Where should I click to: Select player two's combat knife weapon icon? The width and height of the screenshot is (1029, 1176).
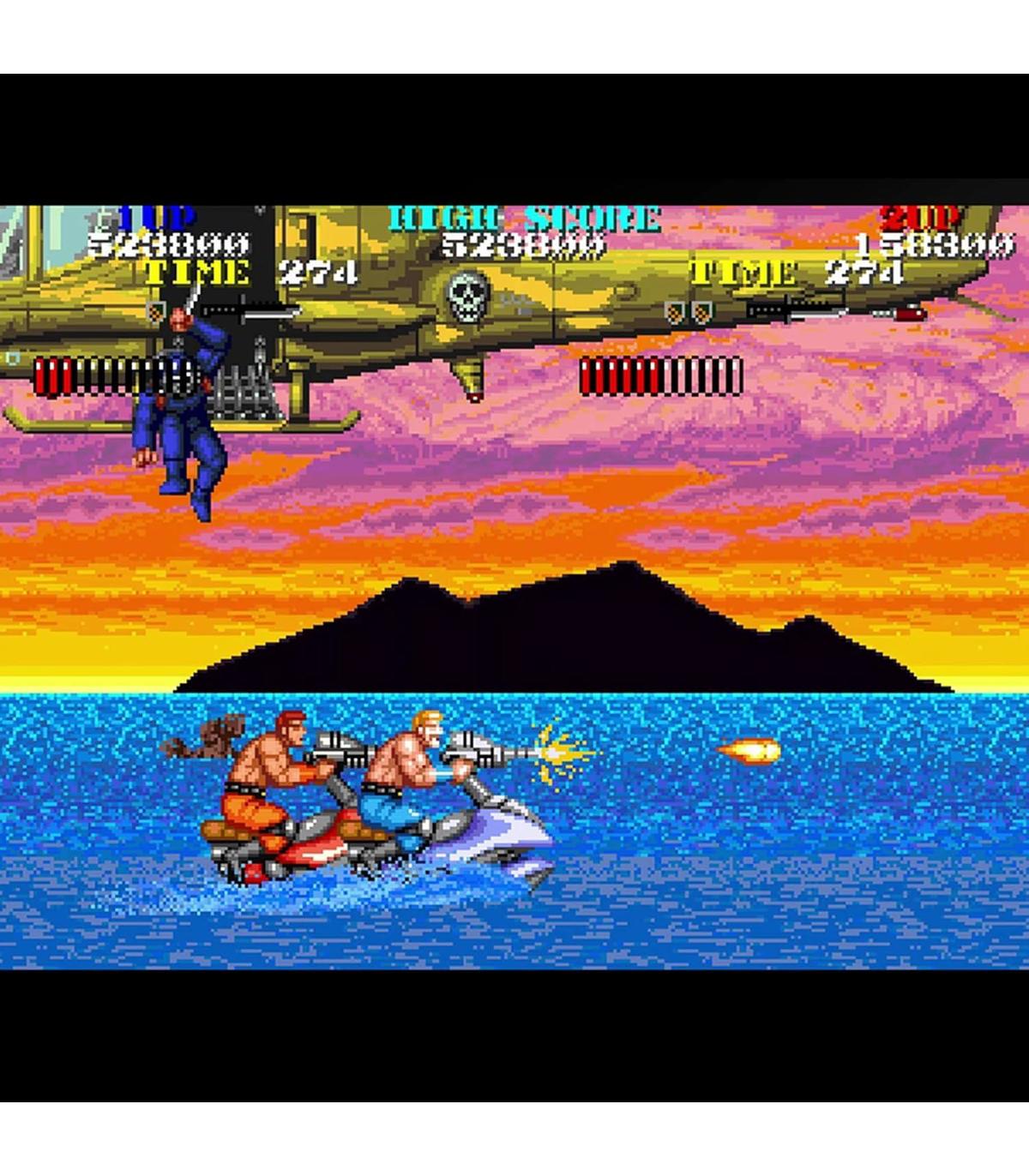796,312
